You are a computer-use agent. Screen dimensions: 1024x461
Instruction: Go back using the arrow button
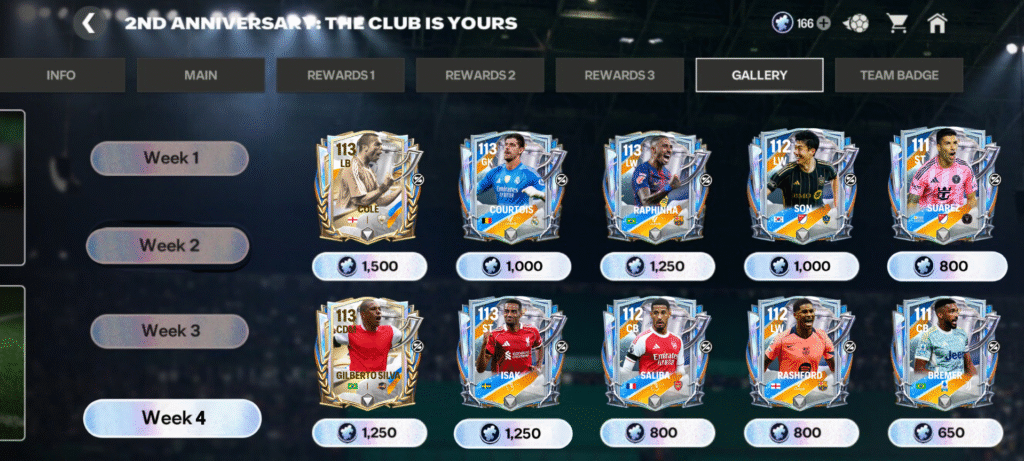point(89,23)
